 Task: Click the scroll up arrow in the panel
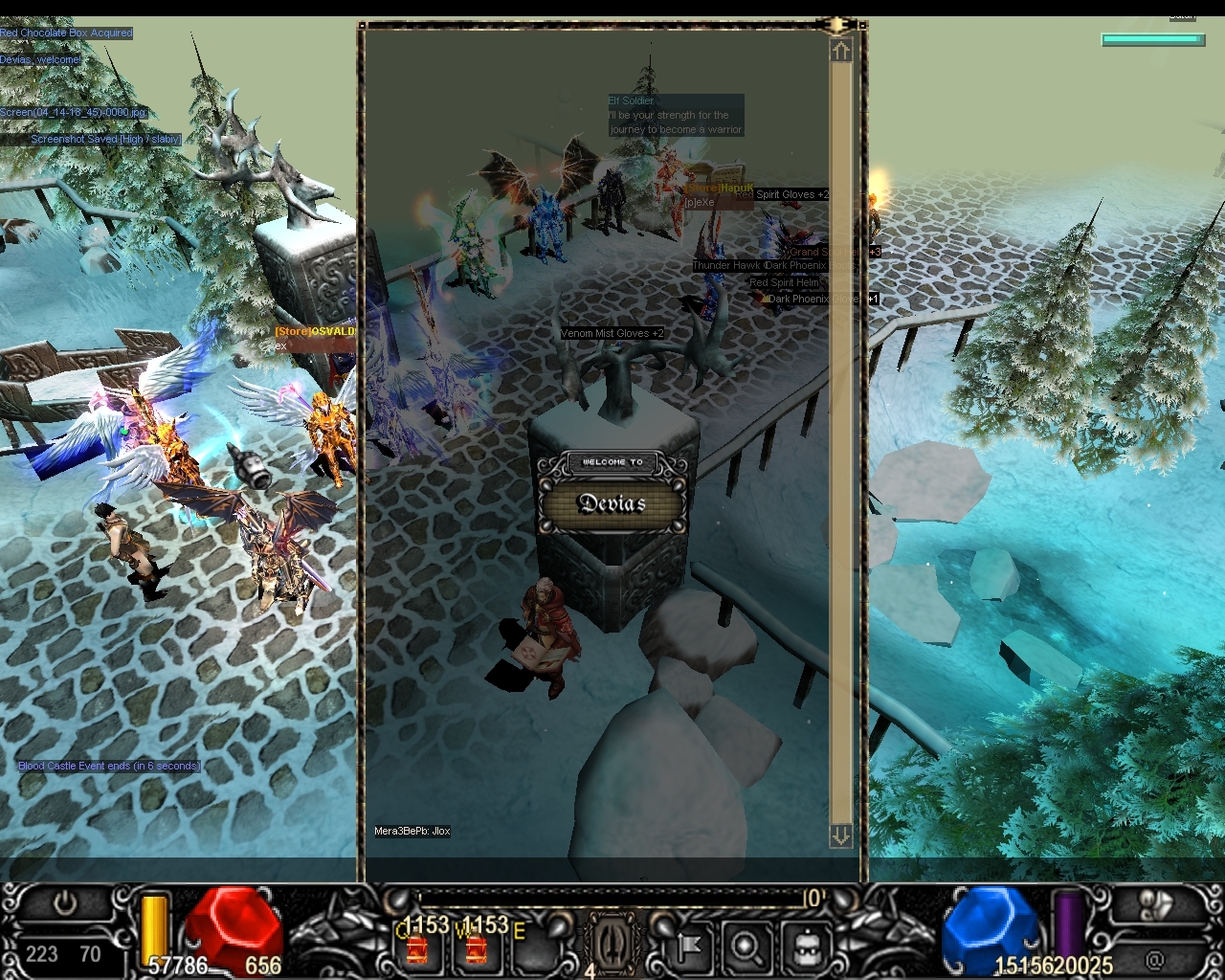point(840,51)
